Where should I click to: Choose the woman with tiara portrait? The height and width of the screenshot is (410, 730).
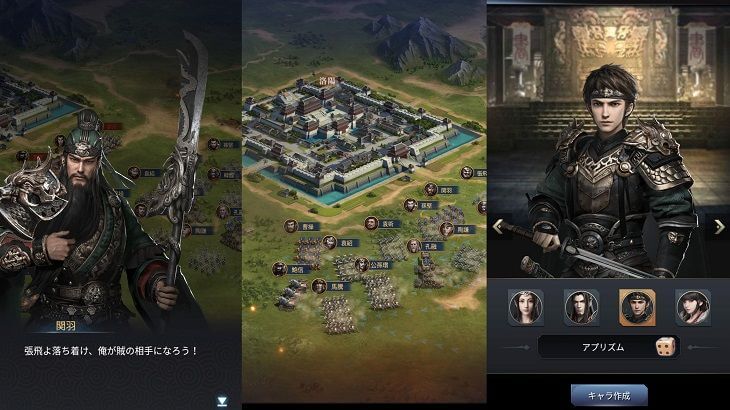526,307
